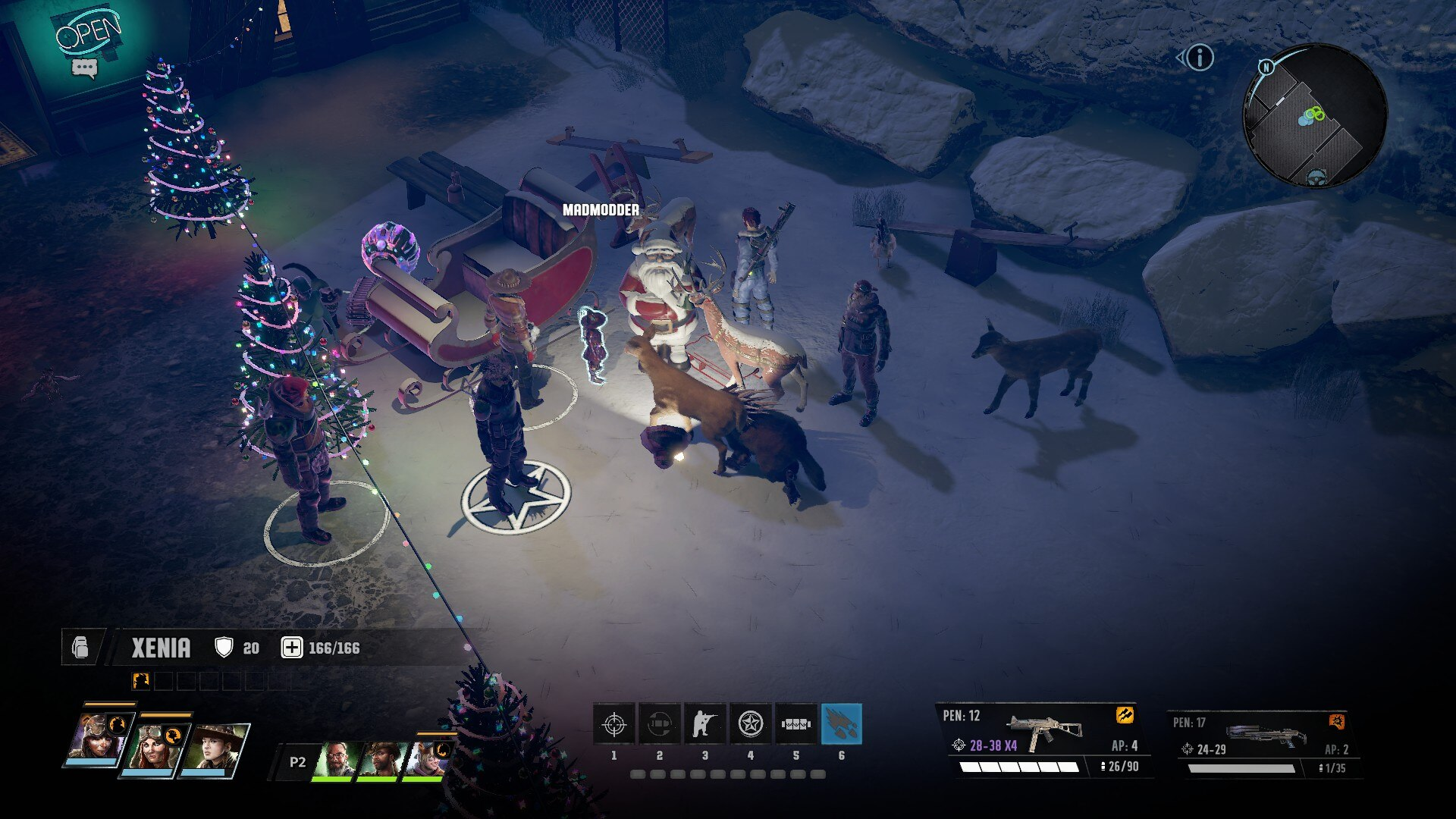
Task: Expand the info panel icon
Action: (1200, 58)
